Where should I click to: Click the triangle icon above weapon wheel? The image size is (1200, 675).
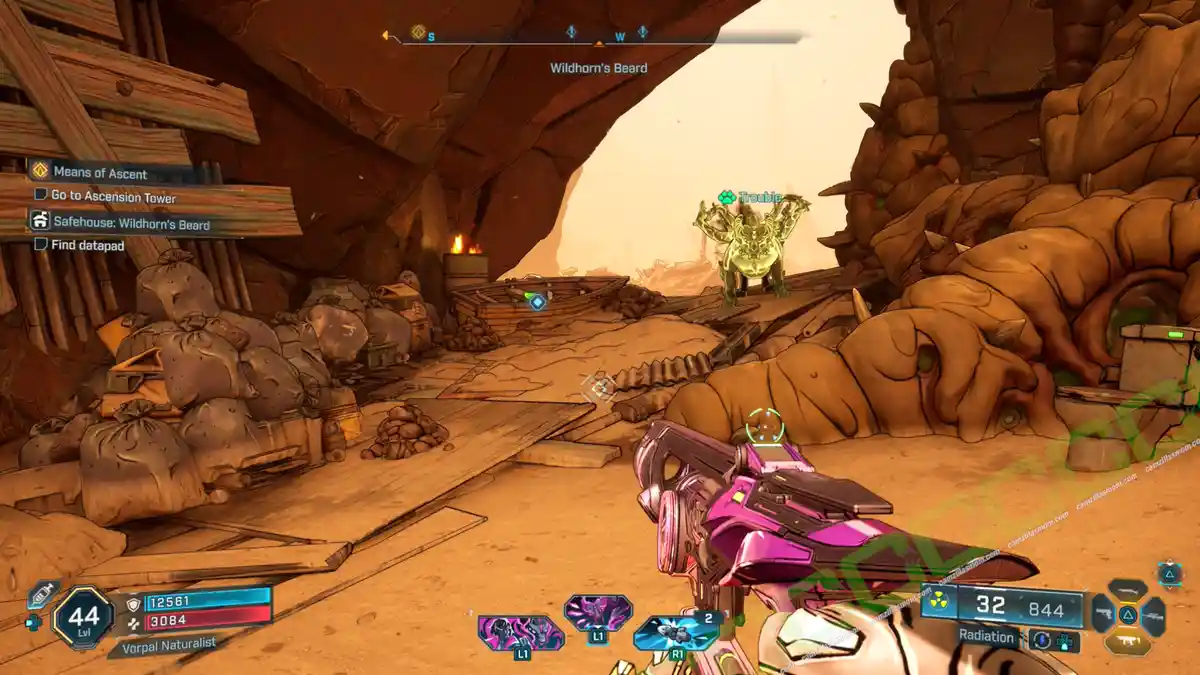(x=1169, y=573)
